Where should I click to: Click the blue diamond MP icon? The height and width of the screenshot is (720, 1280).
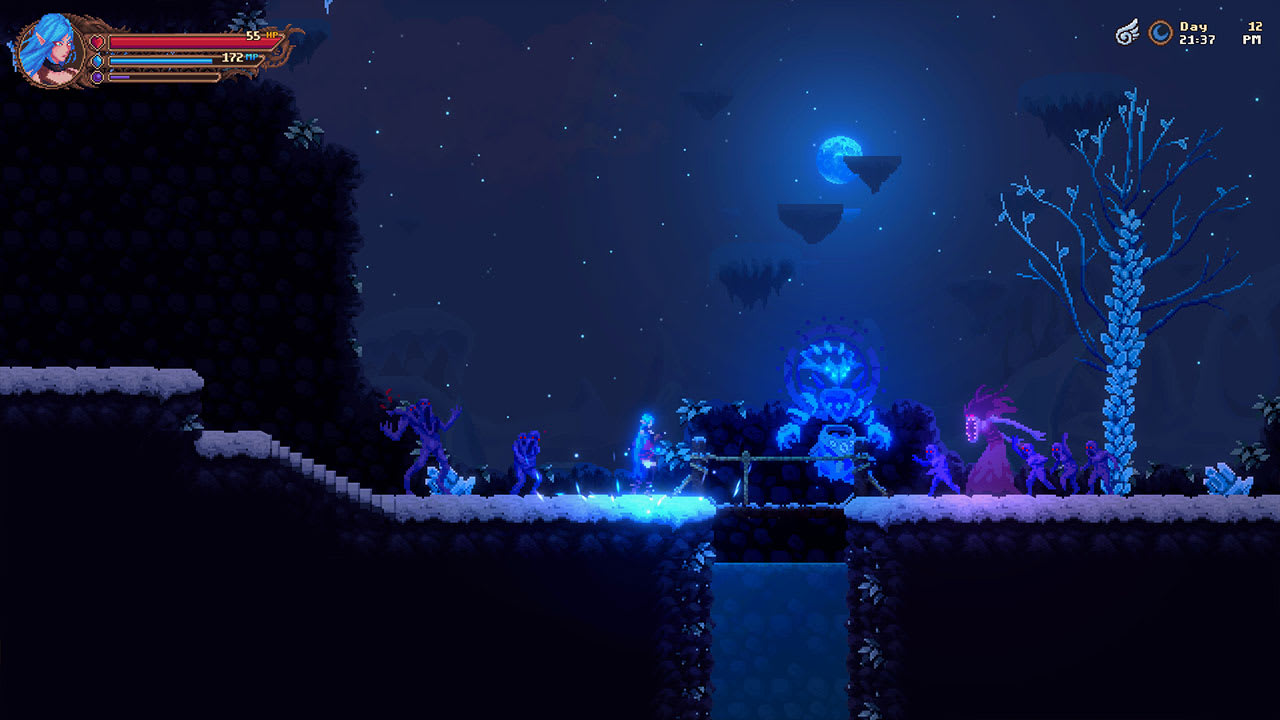96,61
